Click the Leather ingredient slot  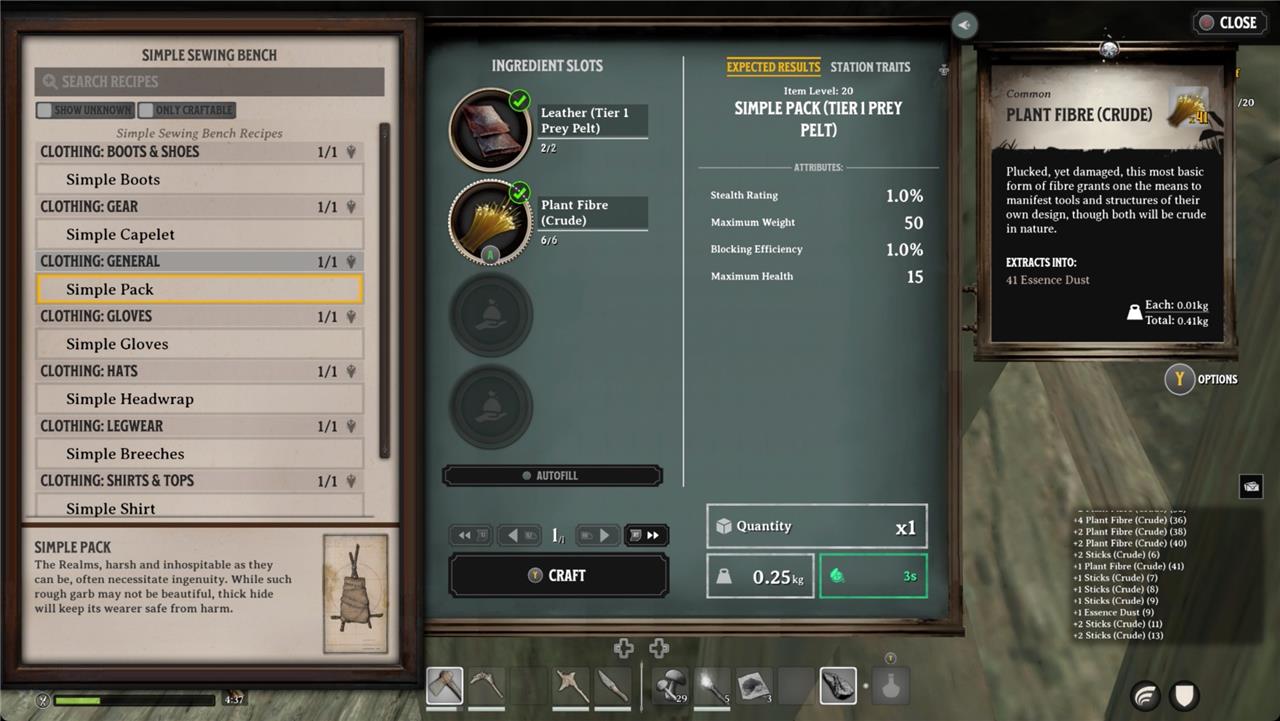coord(490,129)
